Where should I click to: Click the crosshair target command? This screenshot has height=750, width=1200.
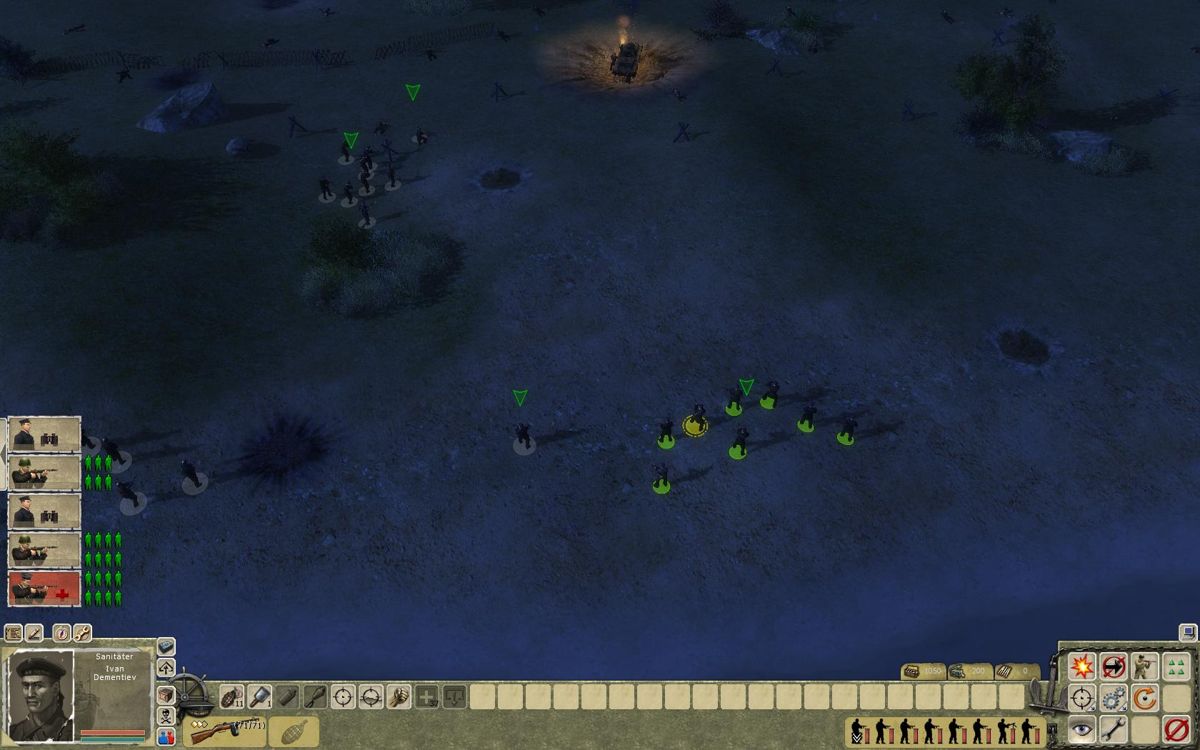click(x=1082, y=697)
